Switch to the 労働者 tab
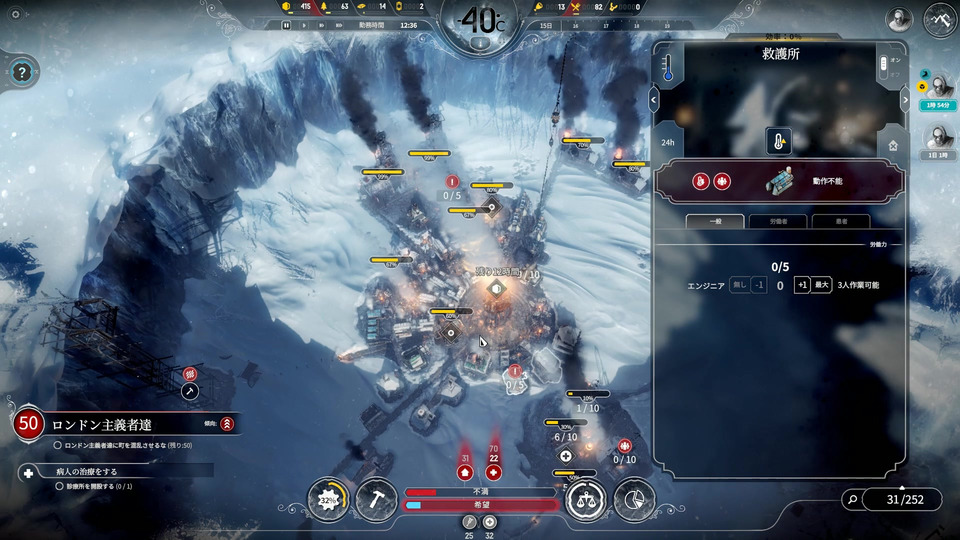The width and height of the screenshot is (960, 540). tap(783, 221)
